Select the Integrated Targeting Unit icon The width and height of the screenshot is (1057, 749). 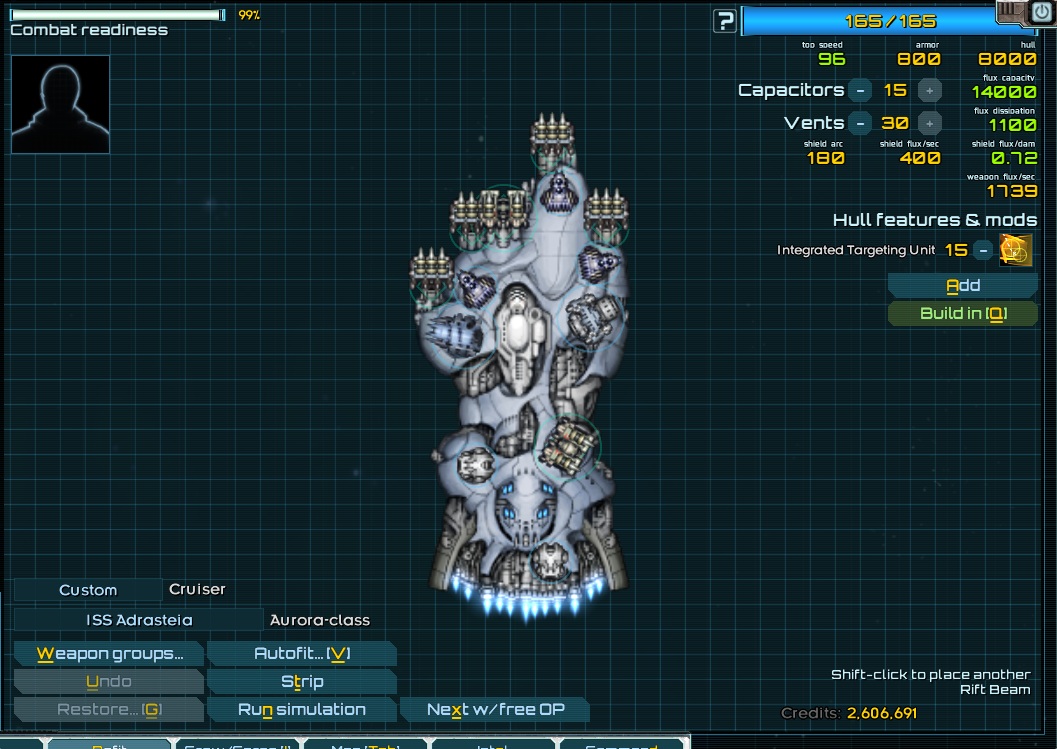click(1016, 251)
